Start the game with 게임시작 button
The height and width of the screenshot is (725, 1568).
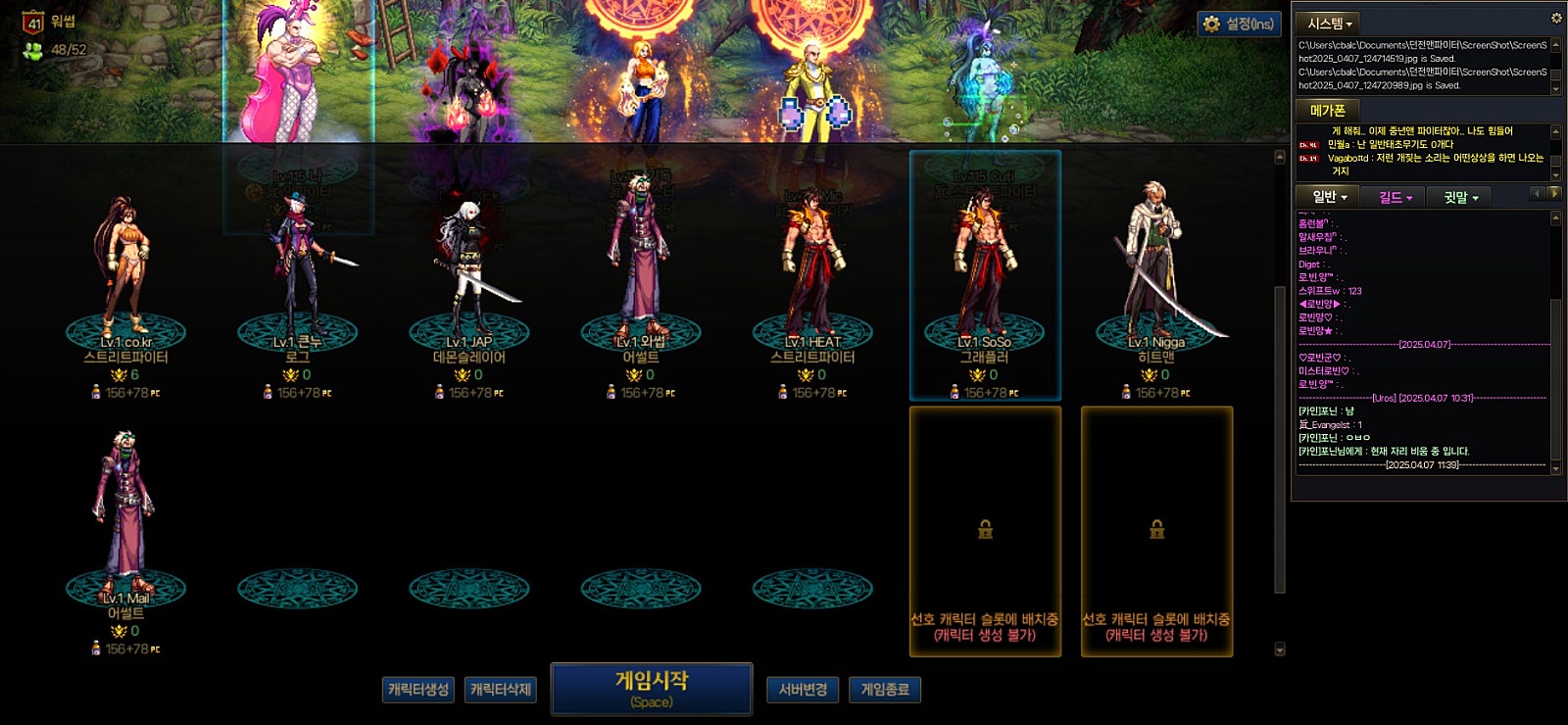click(652, 689)
